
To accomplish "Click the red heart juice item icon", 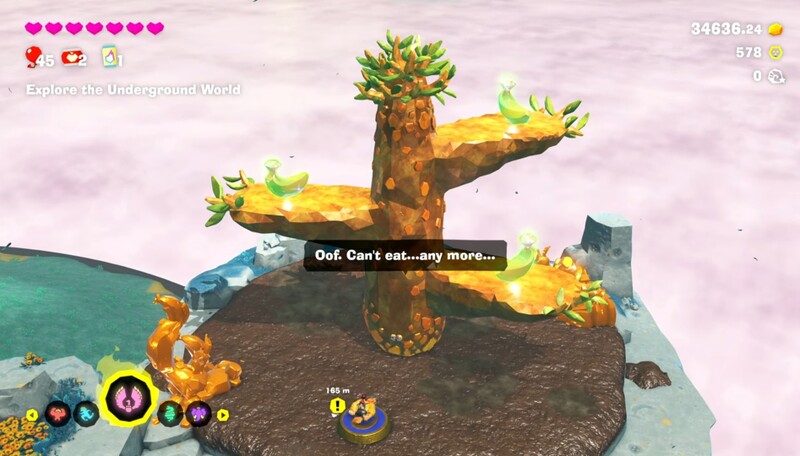I will tap(72, 57).
